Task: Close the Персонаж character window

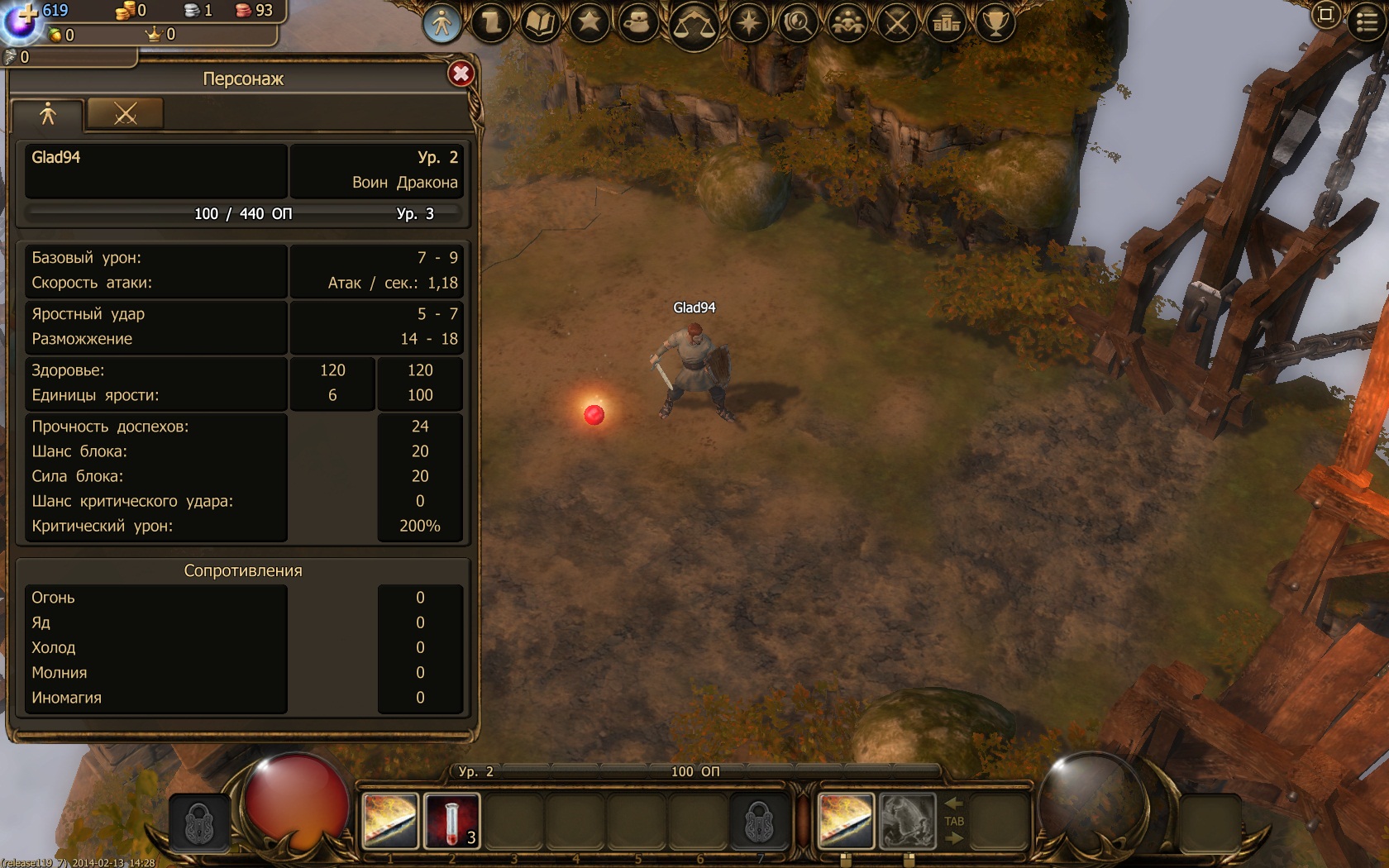Action: pyautogui.click(x=461, y=74)
